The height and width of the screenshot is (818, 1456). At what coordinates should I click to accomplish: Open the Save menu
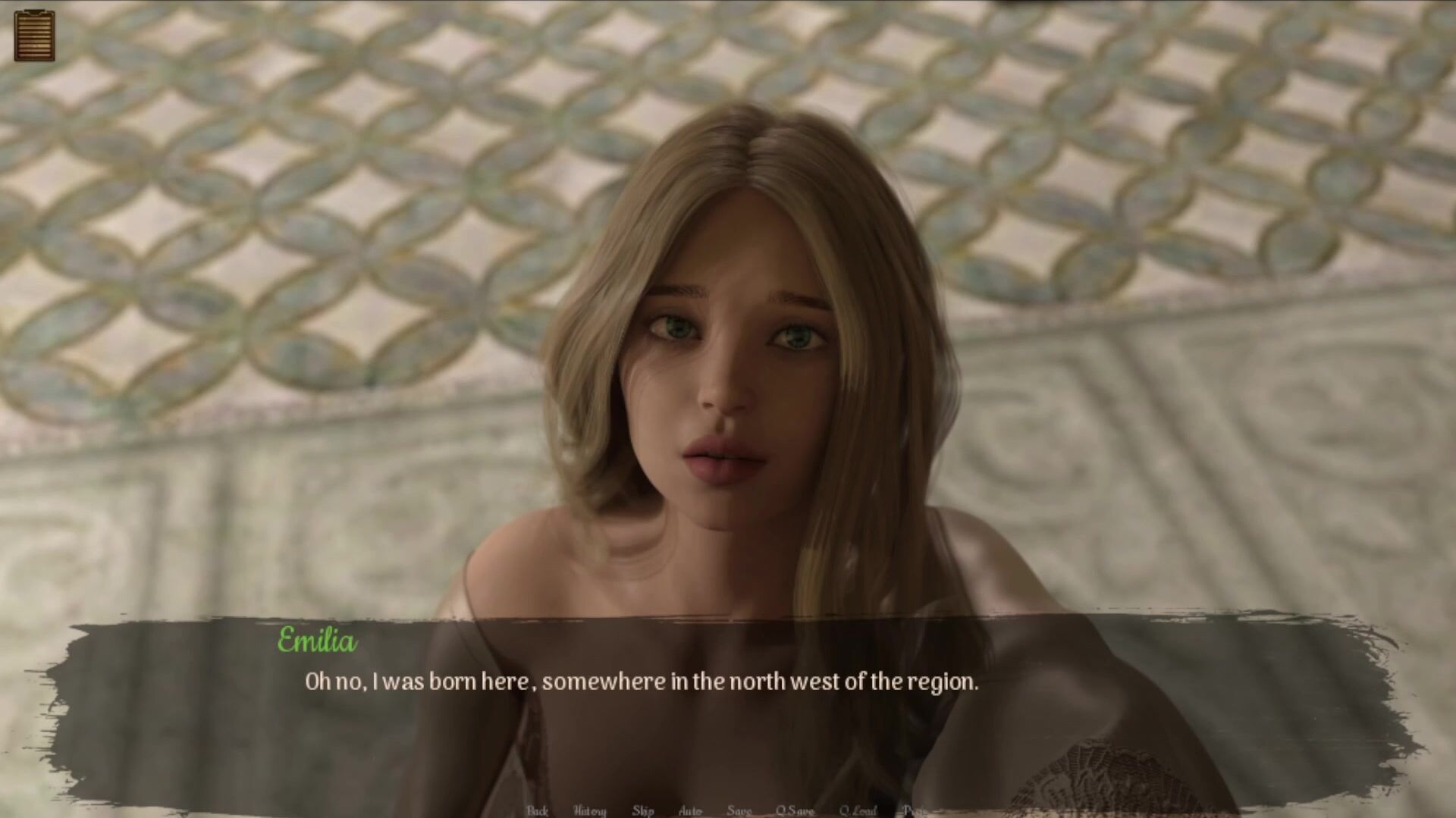click(739, 810)
